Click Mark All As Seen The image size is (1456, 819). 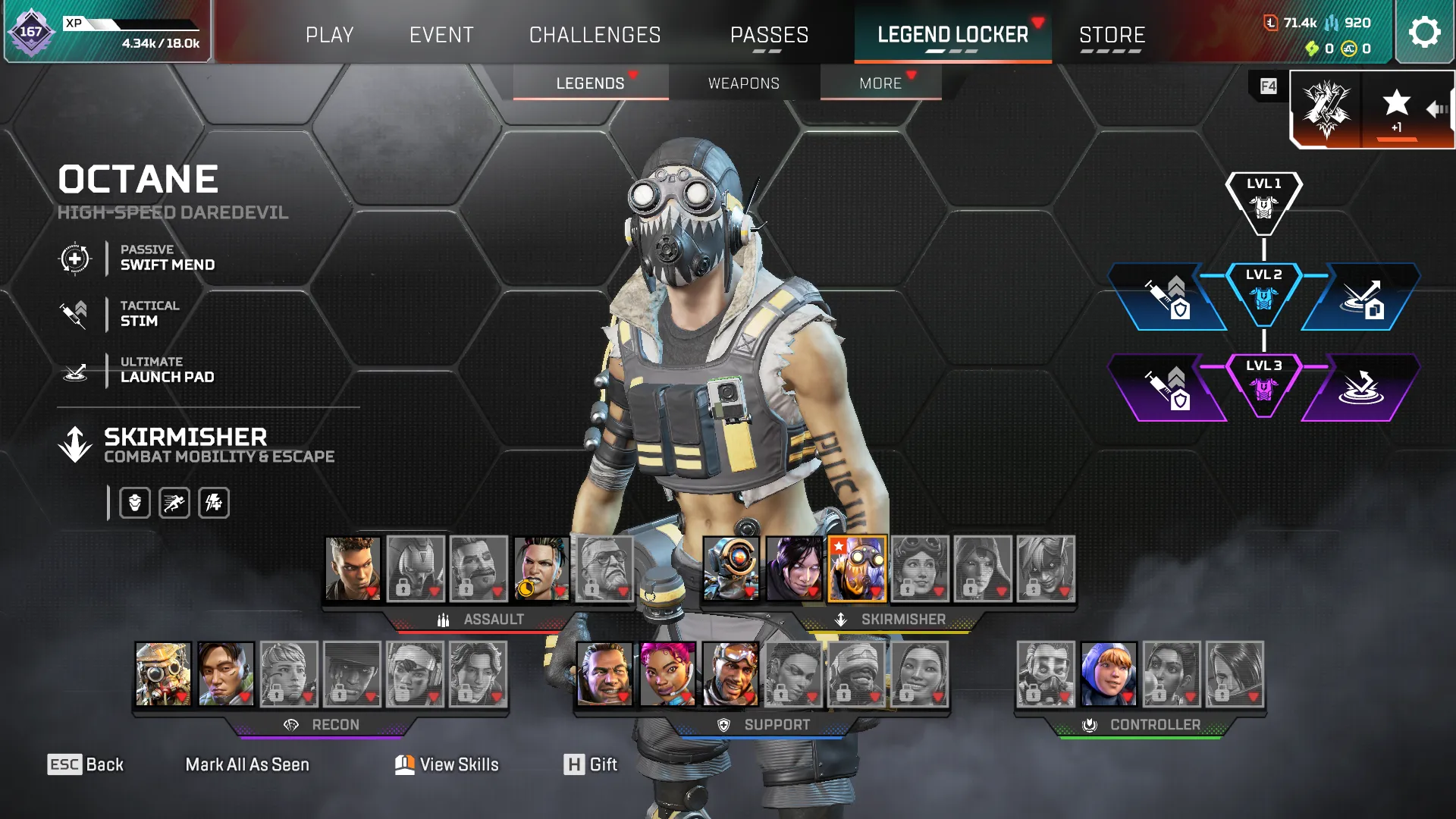[x=247, y=764]
